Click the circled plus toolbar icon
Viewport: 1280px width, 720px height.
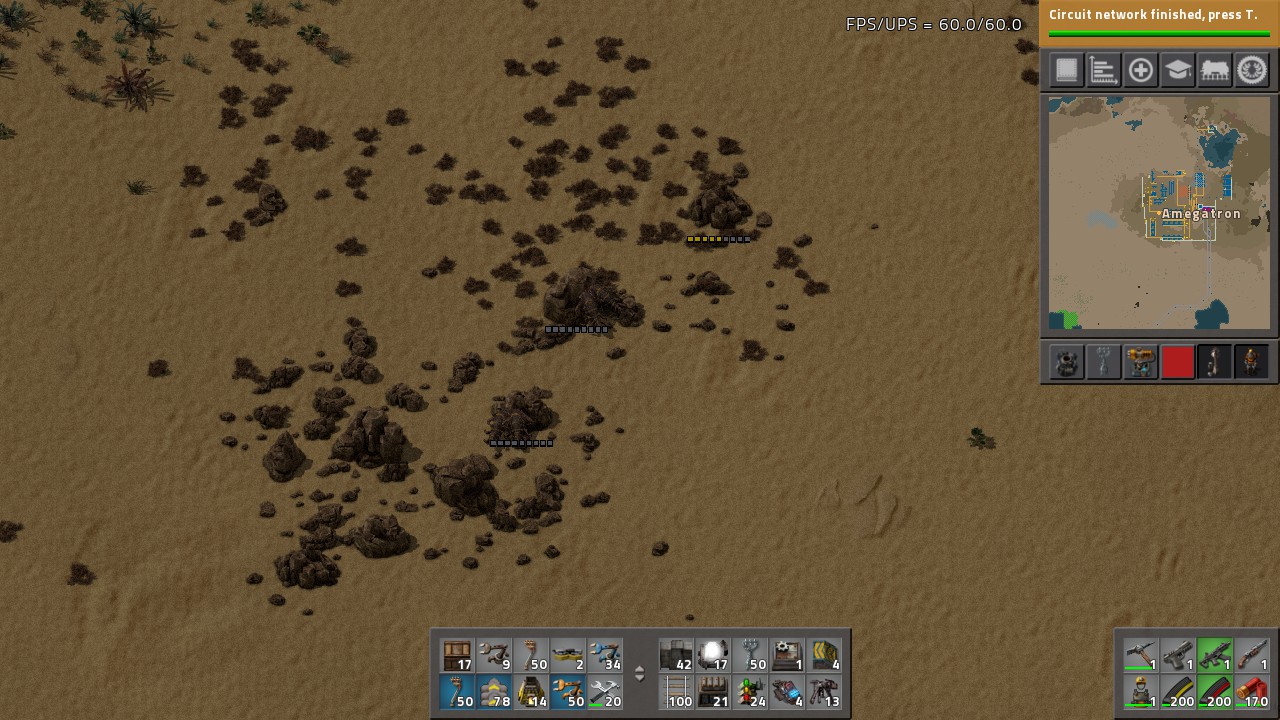click(x=1140, y=69)
